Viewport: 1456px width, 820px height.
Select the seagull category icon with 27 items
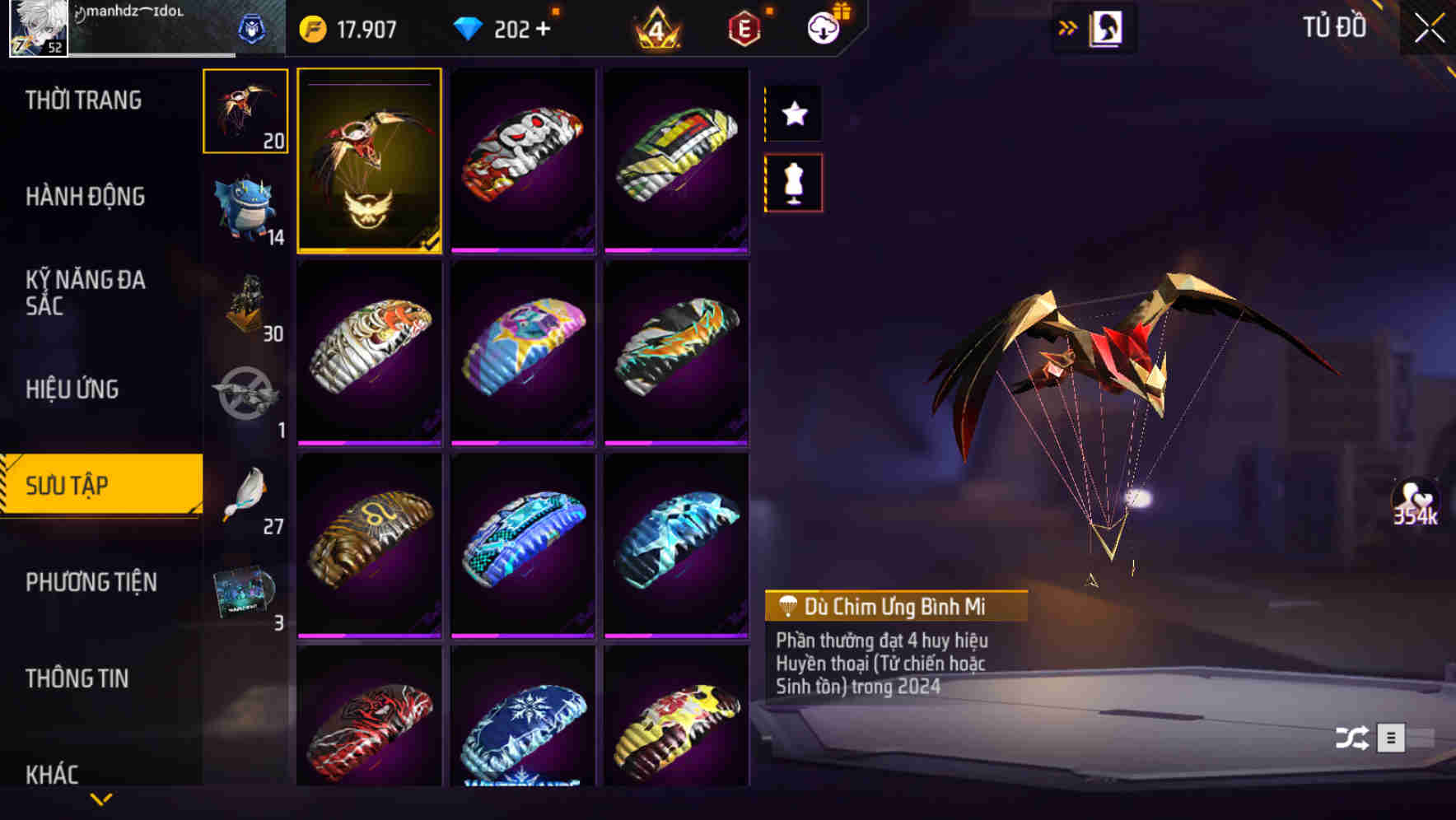(x=244, y=494)
